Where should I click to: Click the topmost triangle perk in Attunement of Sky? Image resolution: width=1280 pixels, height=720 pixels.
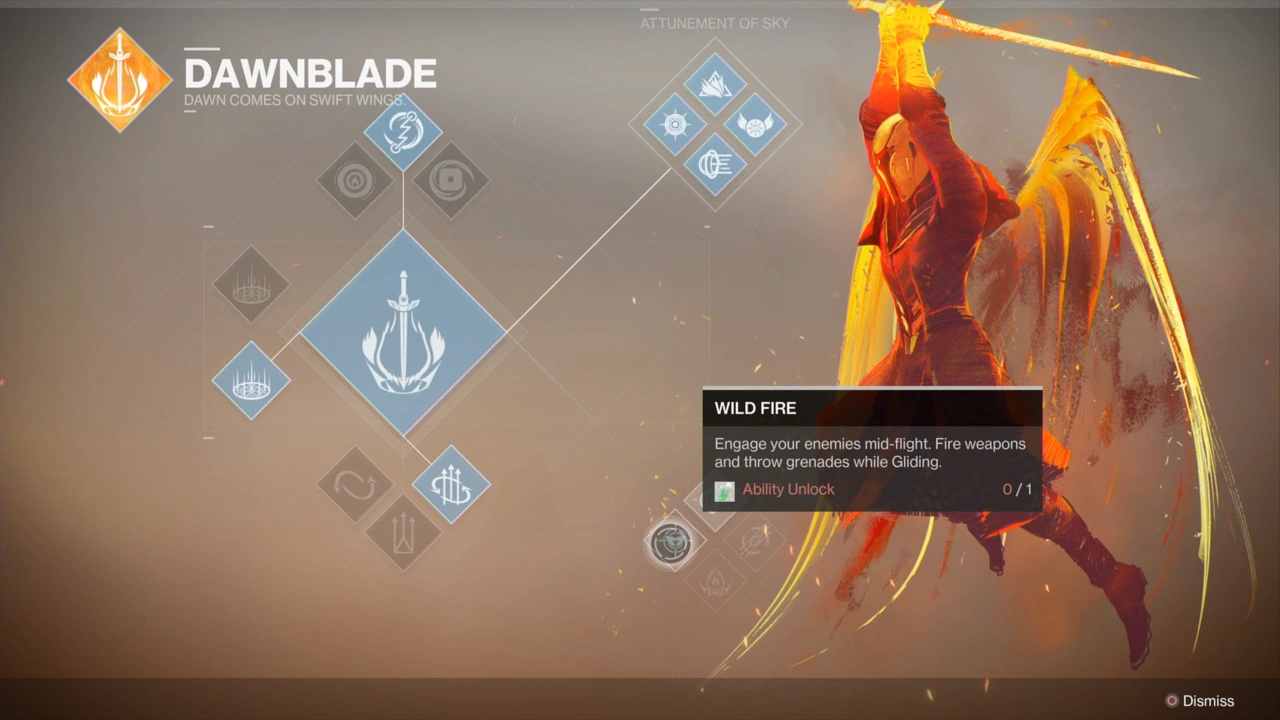[x=715, y=85]
